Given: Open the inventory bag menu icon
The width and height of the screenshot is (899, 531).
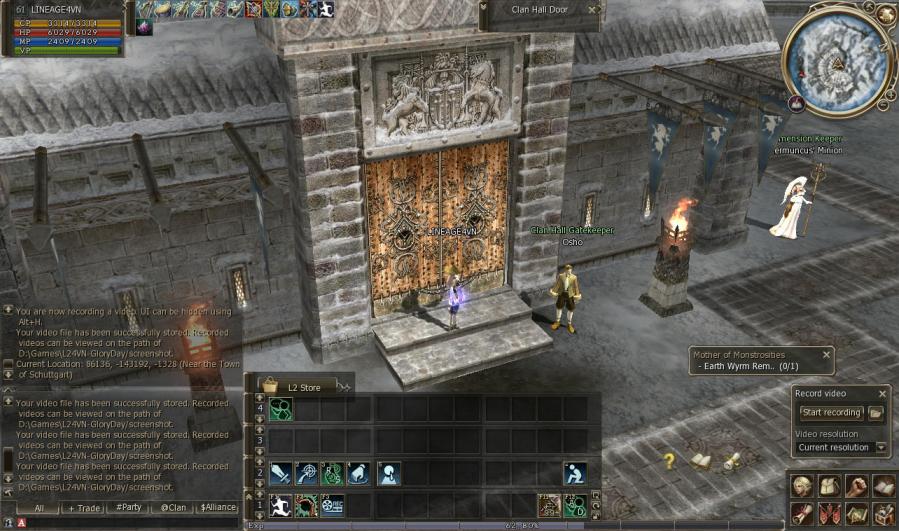Looking at the screenshot, I should (x=829, y=486).
